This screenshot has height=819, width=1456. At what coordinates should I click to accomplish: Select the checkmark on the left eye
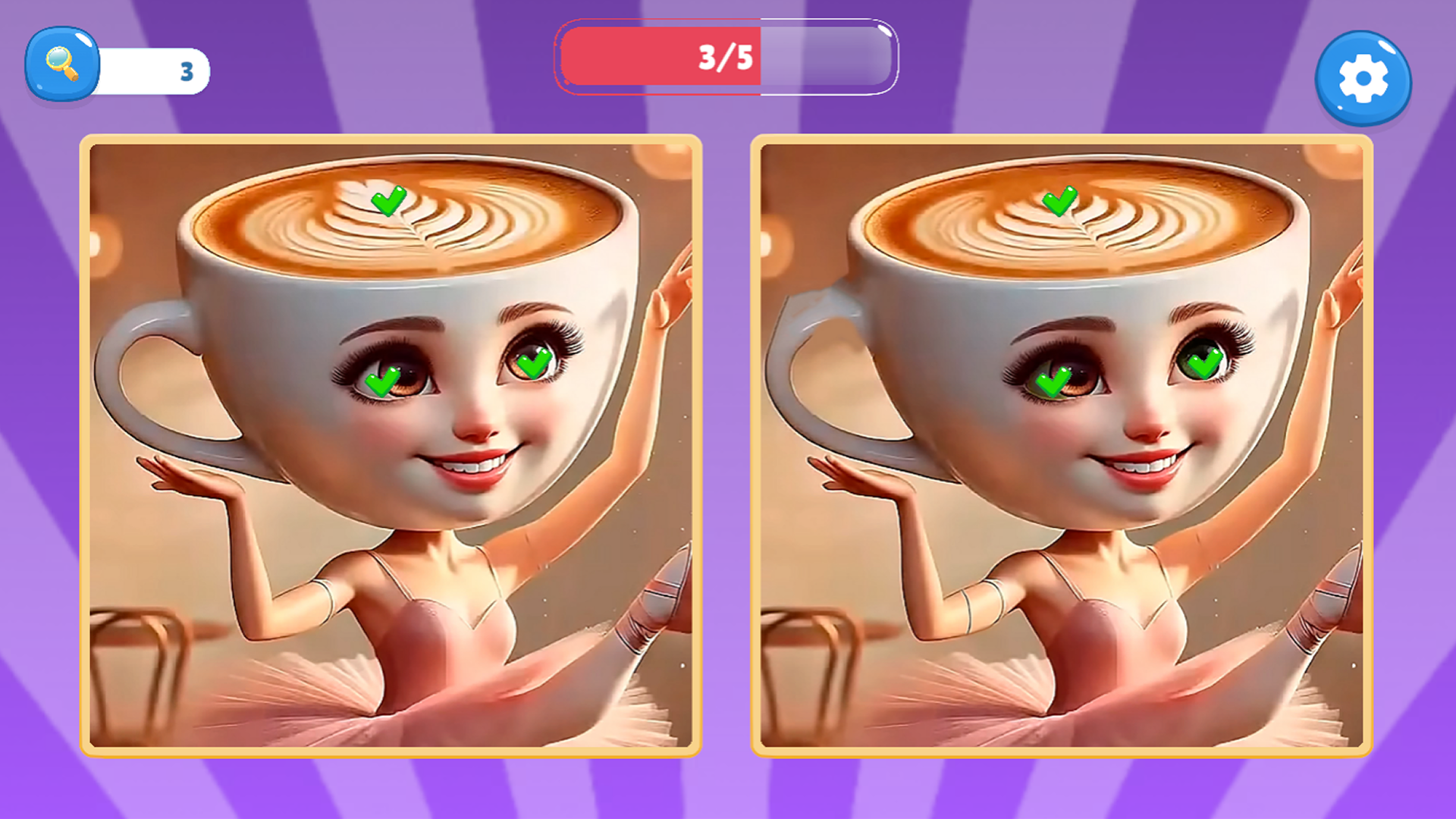(382, 381)
